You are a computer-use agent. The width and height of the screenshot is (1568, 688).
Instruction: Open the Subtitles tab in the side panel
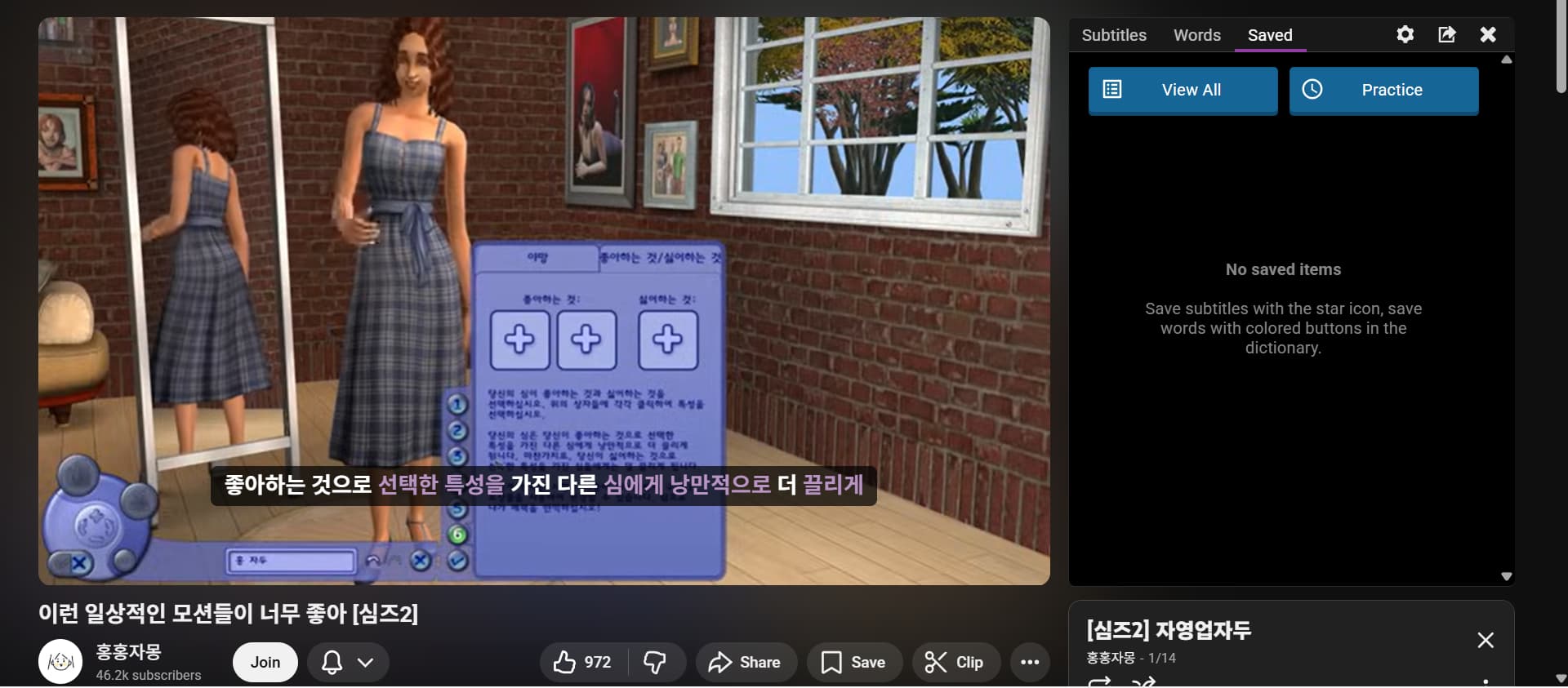[1113, 35]
